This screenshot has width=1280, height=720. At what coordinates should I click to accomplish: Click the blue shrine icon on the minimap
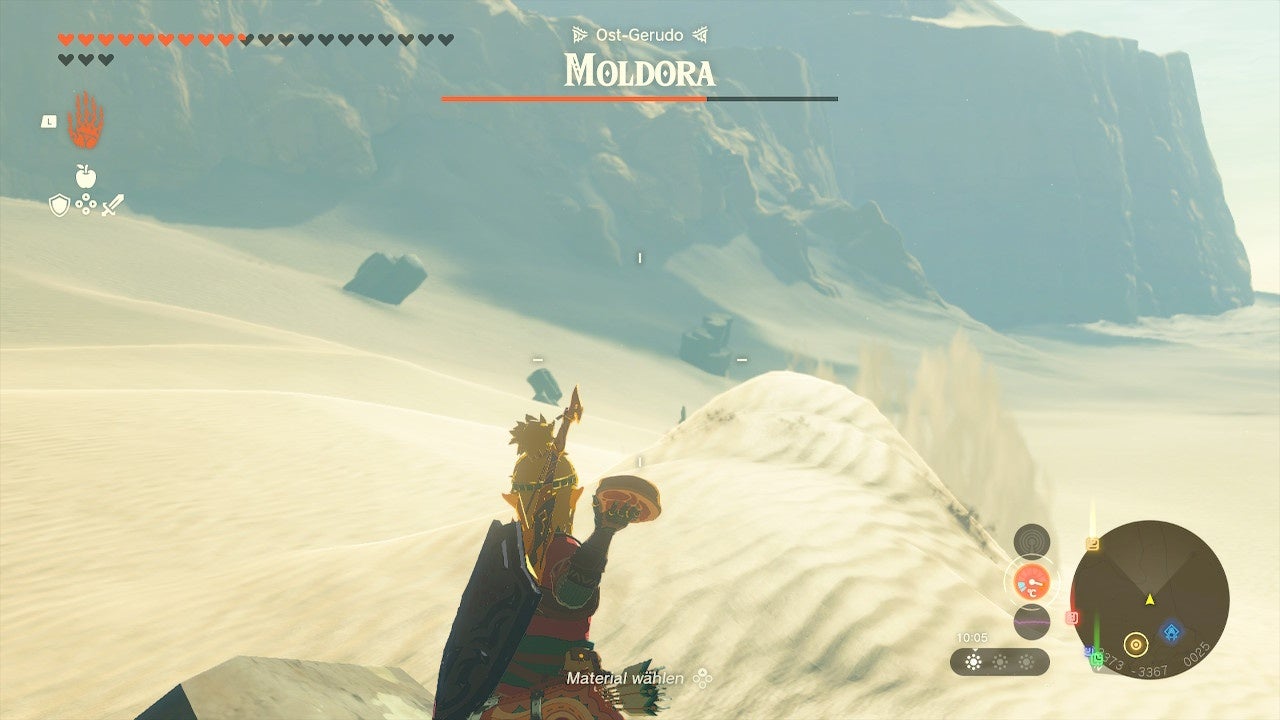click(1170, 631)
